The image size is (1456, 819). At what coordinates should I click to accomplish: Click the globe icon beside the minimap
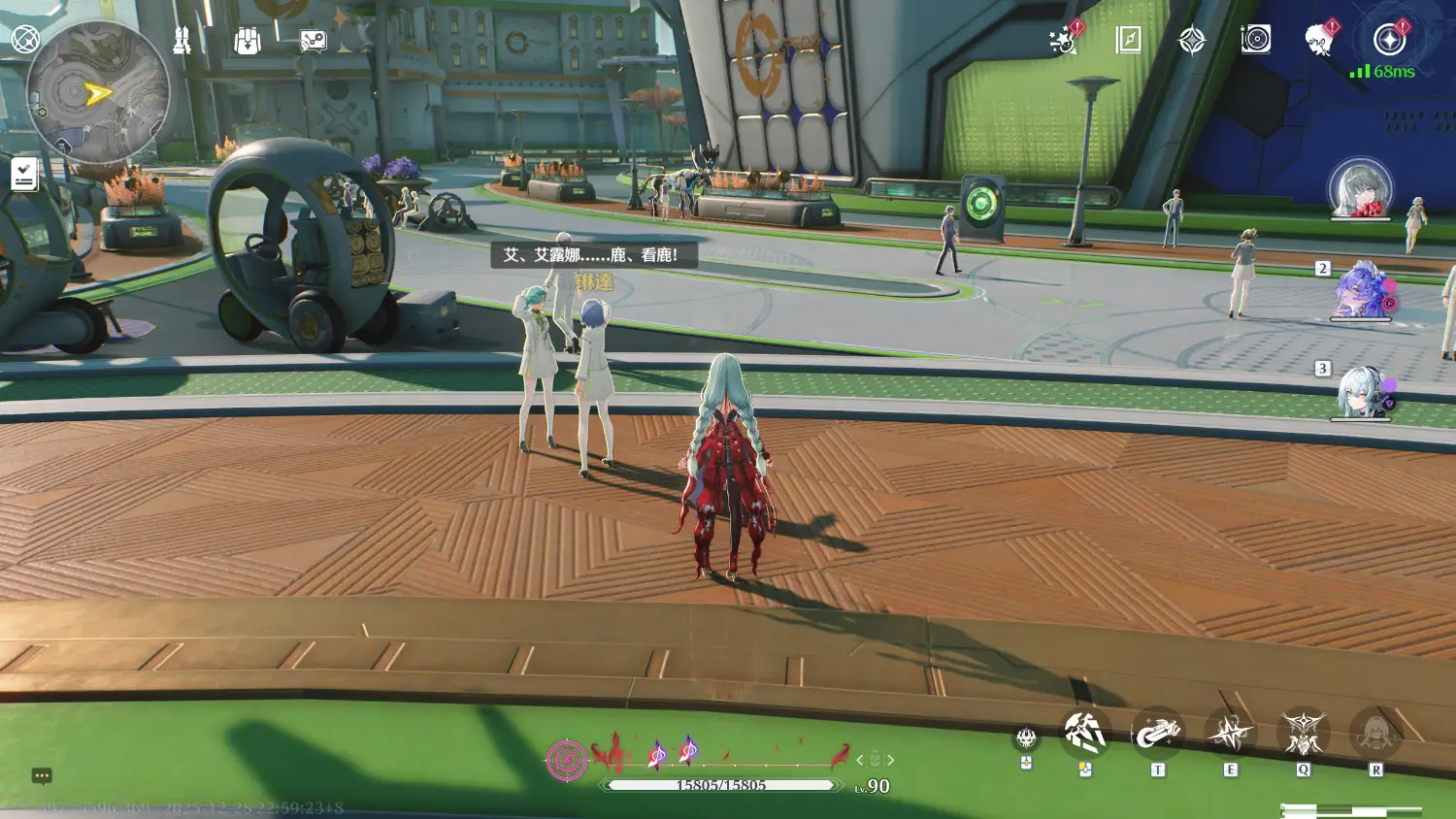point(25,40)
